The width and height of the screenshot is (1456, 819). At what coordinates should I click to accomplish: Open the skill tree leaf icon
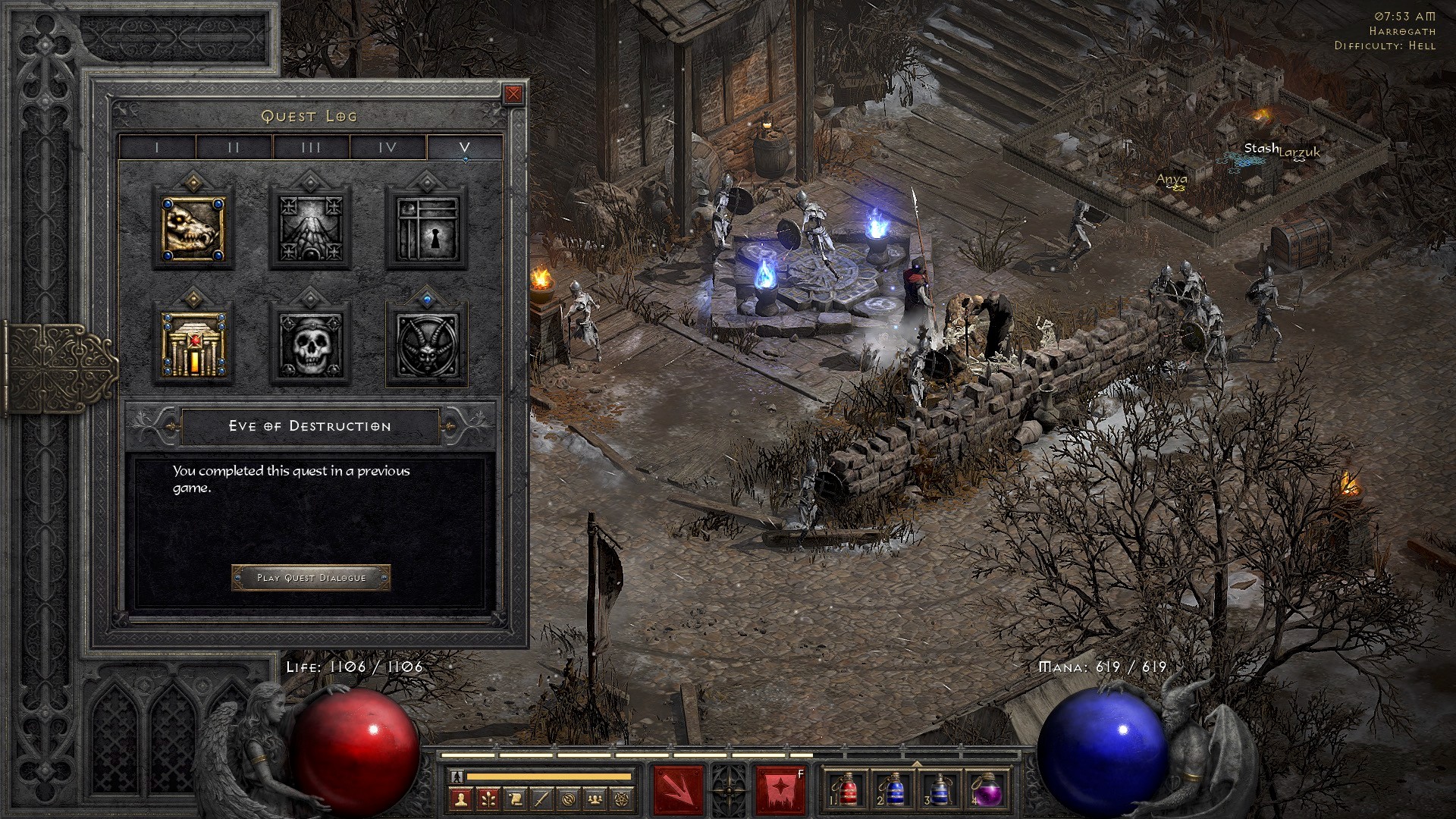click(488, 799)
